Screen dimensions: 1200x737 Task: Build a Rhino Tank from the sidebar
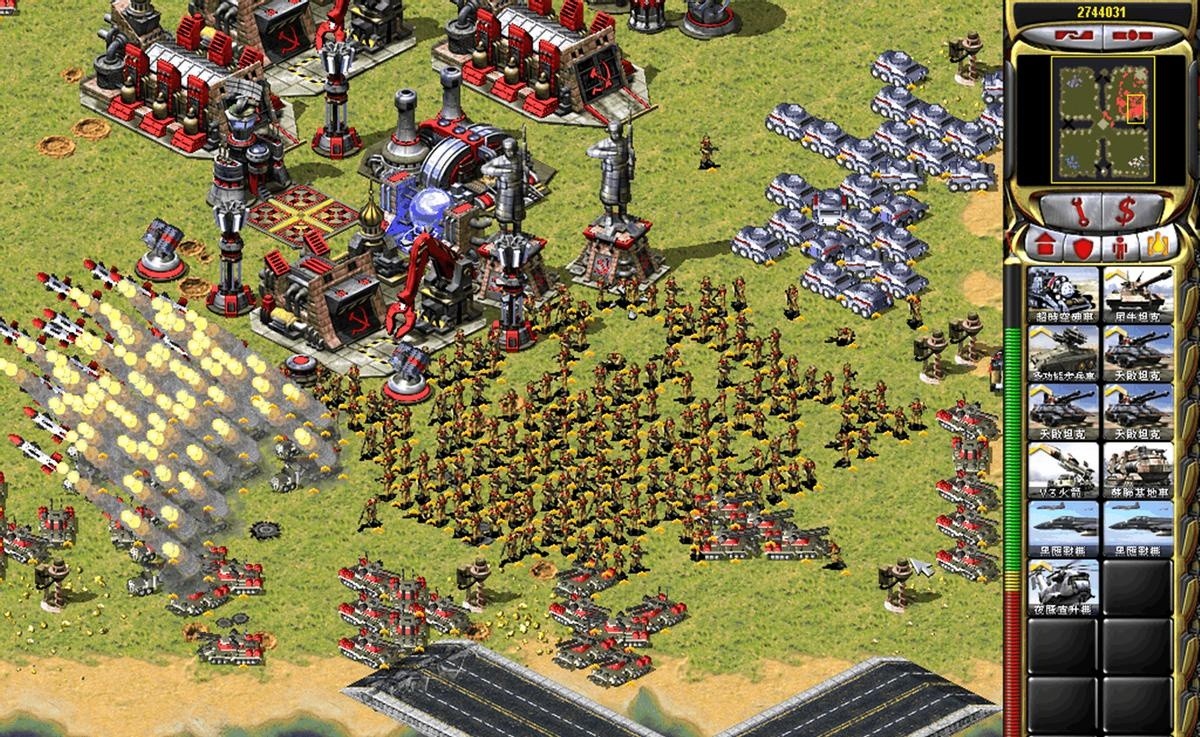[1137, 294]
